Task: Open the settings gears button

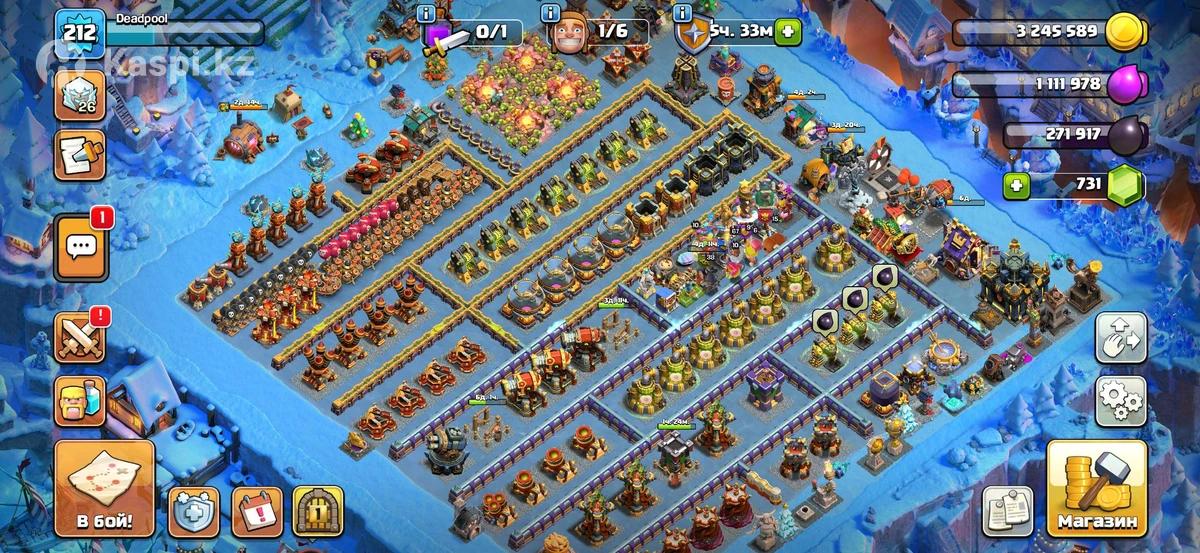Action: (1121, 403)
